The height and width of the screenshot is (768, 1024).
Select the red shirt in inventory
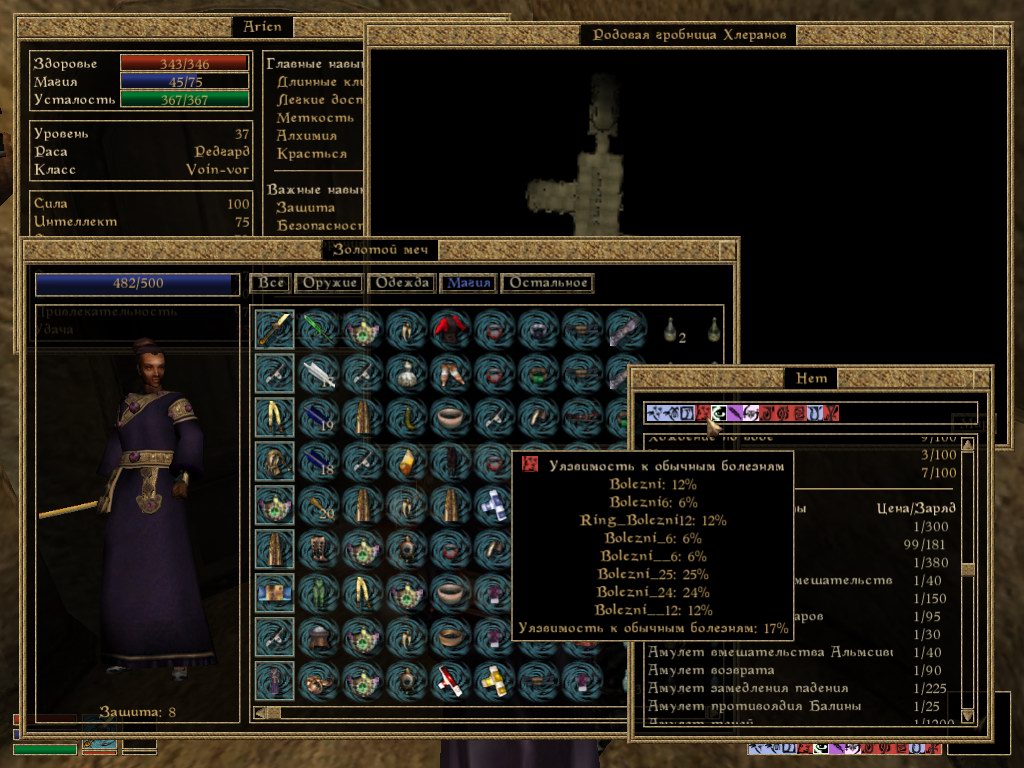click(450, 328)
